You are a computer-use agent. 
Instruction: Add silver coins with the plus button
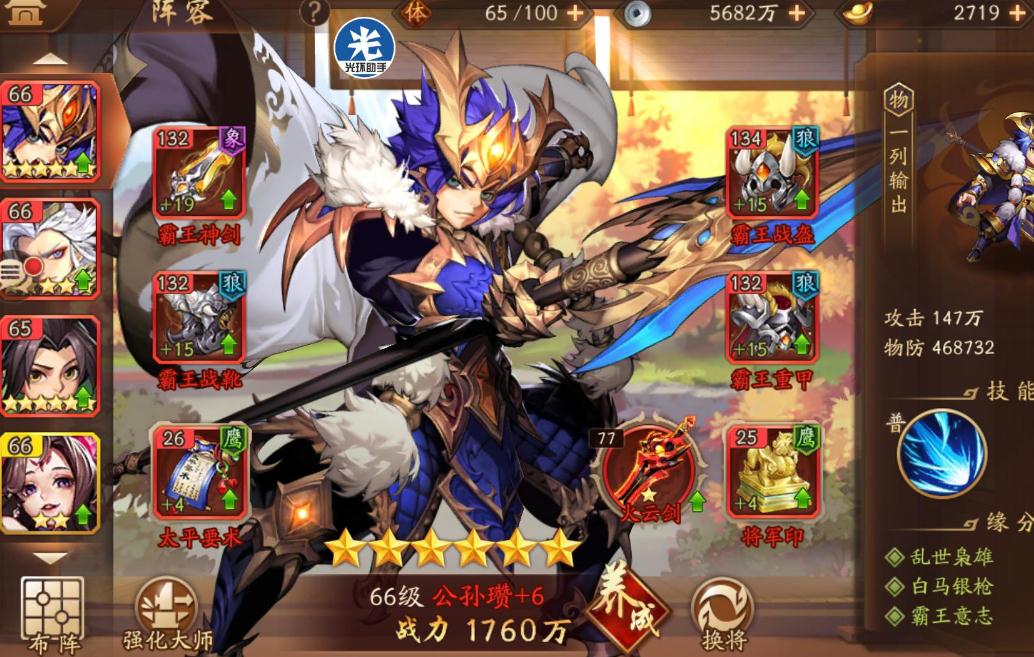click(797, 13)
